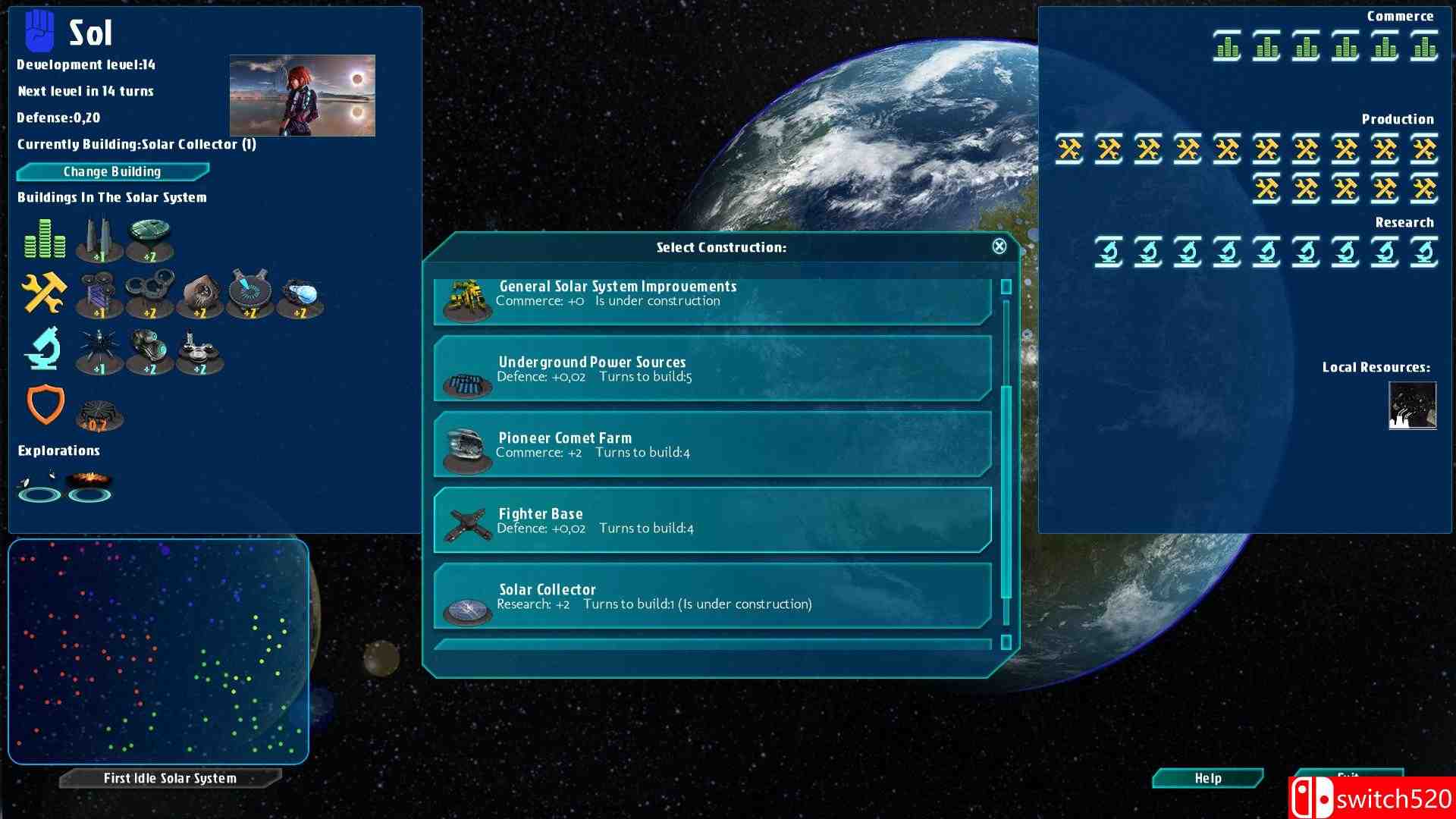
Task: Close the Select Construction dialog
Action: click(999, 246)
